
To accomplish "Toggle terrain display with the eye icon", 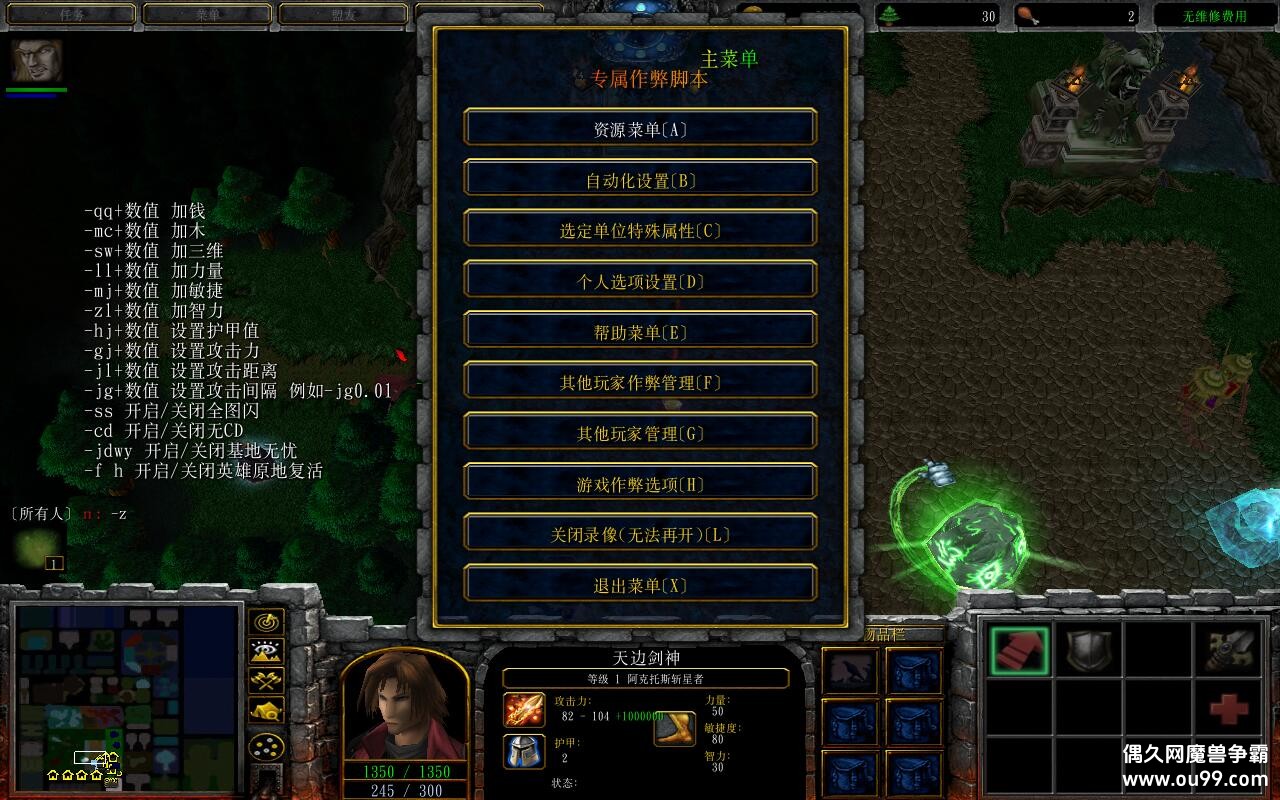I will pyautogui.click(x=268, y=650).
